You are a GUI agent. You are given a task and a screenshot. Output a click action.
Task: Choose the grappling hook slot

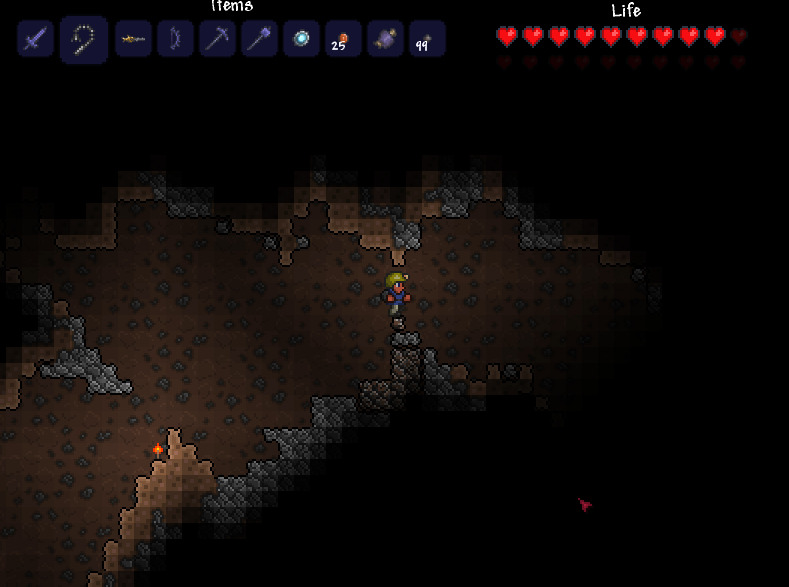83,40
